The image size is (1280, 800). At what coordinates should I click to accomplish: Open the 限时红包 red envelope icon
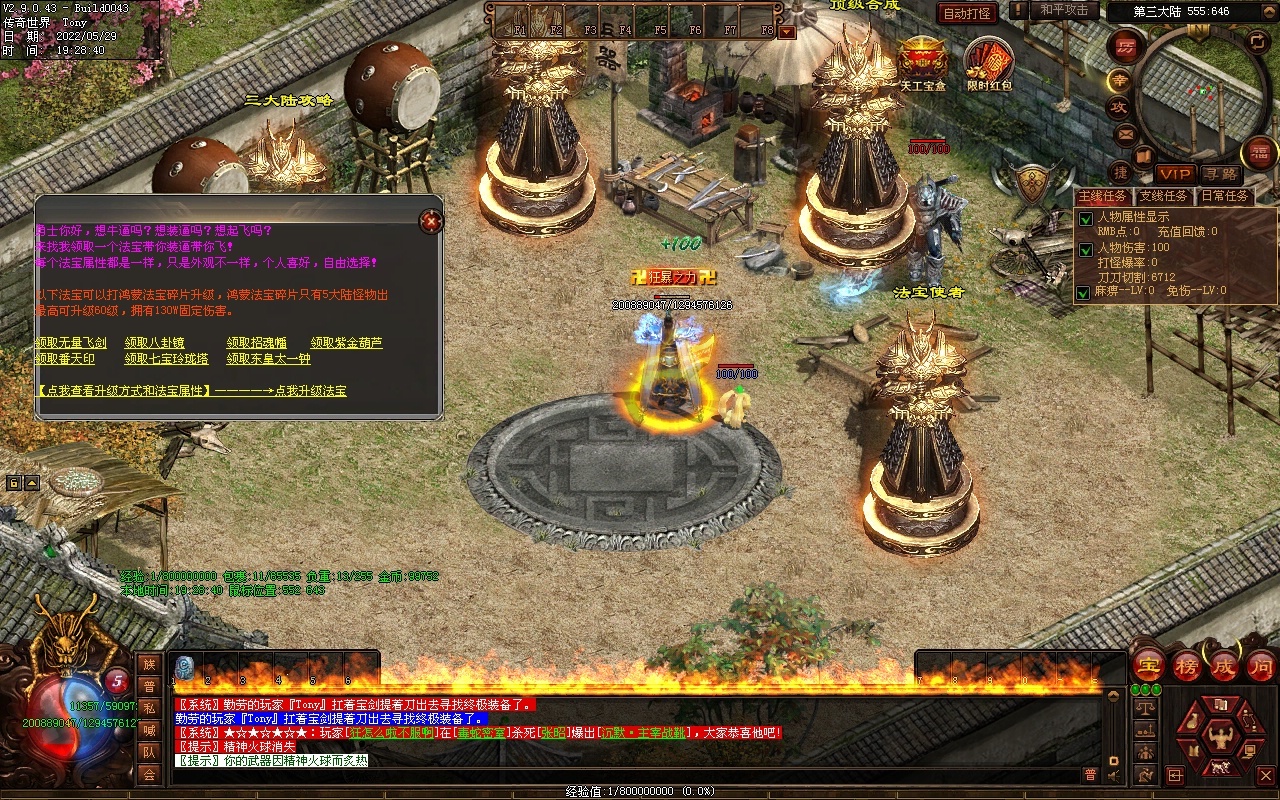tap(989, 60)
